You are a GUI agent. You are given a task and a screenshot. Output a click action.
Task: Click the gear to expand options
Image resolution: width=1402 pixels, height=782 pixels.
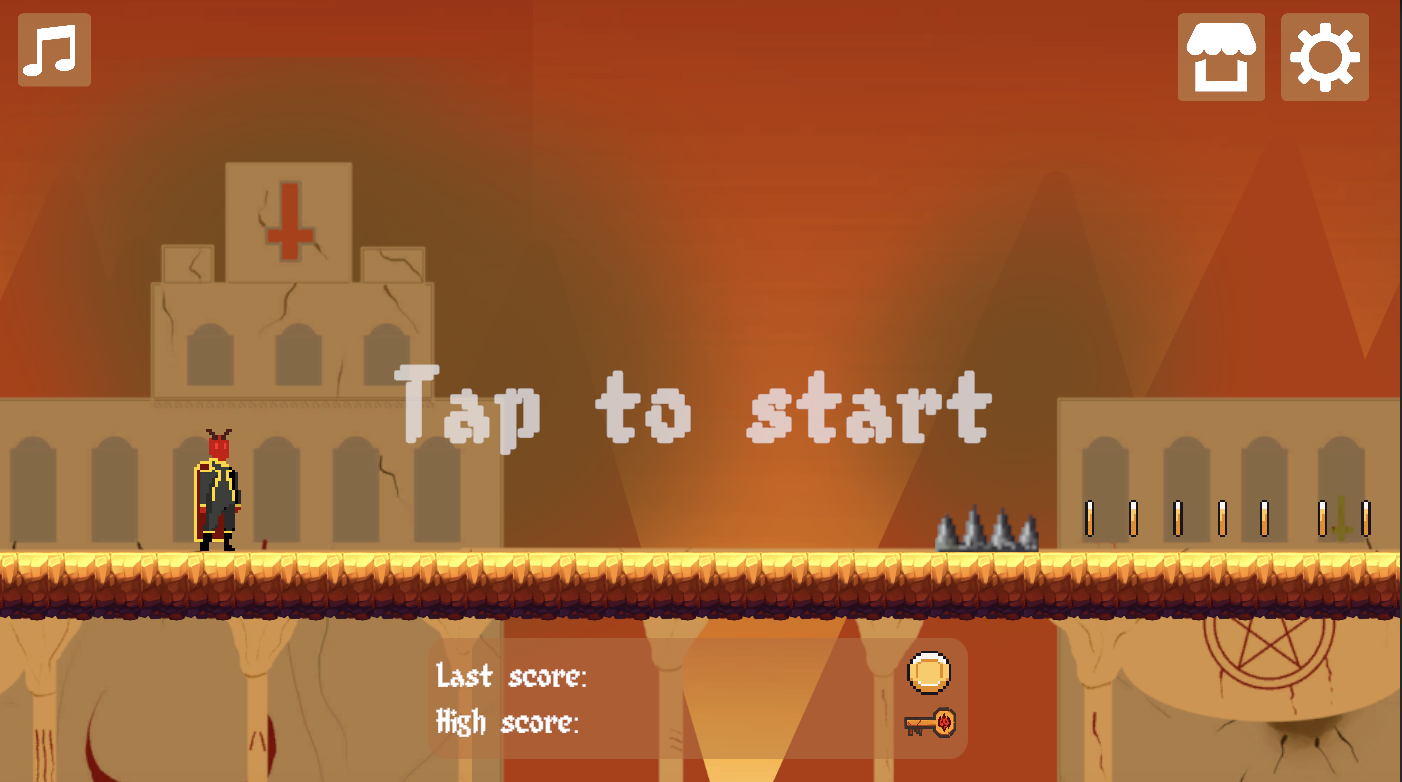point(1323,56)
